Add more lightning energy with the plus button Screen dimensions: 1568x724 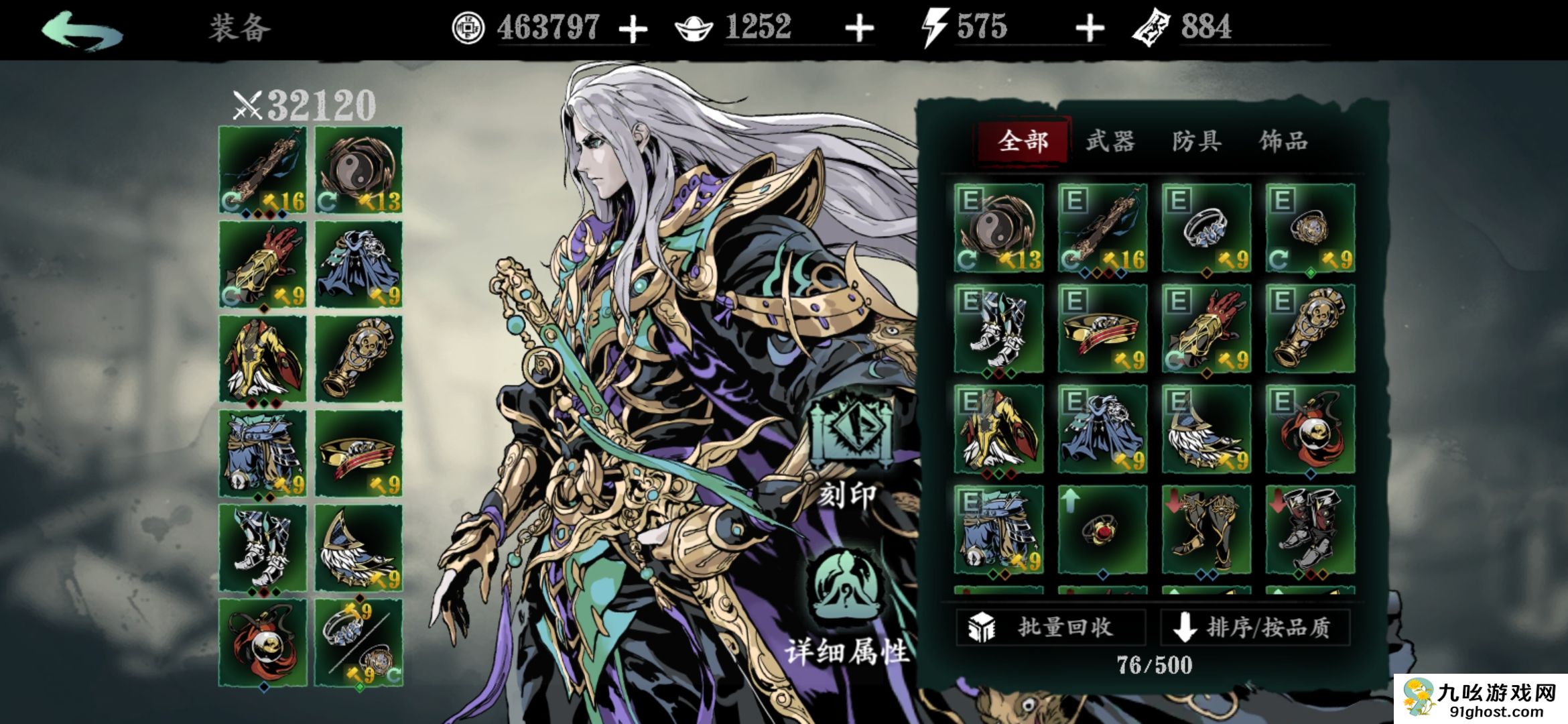coord(1090,29)
